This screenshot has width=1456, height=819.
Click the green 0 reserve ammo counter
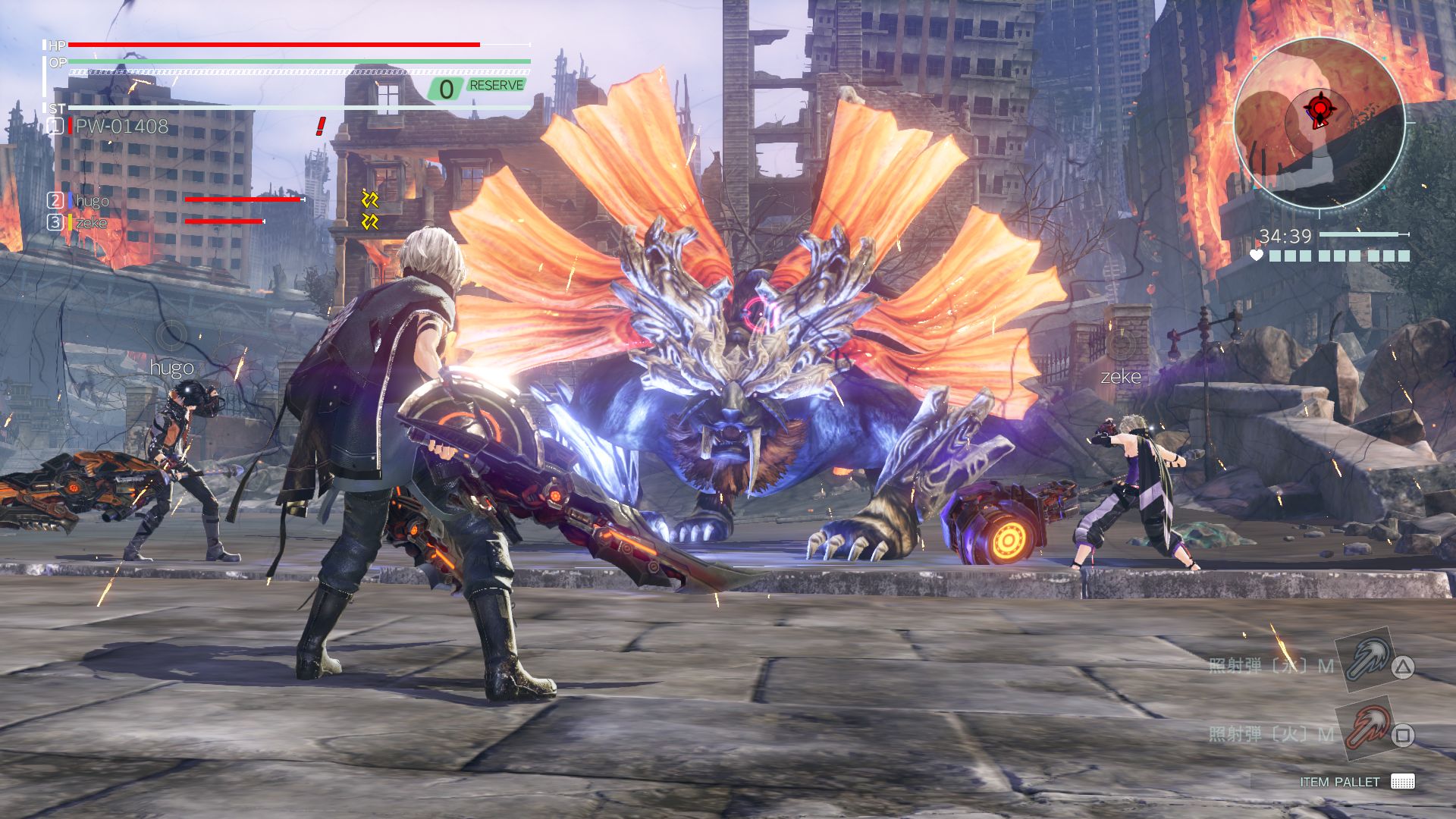pyautogui.click(x=444, y=86)
